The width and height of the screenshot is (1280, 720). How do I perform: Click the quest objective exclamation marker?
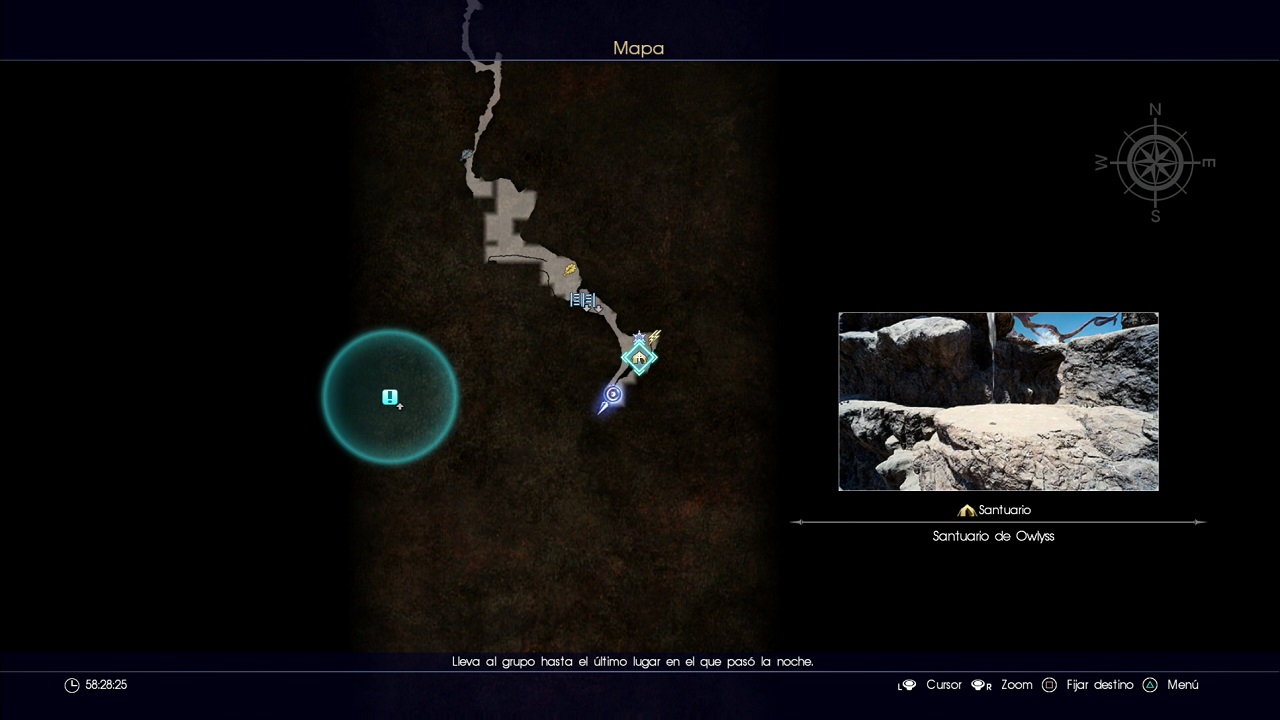390,397
